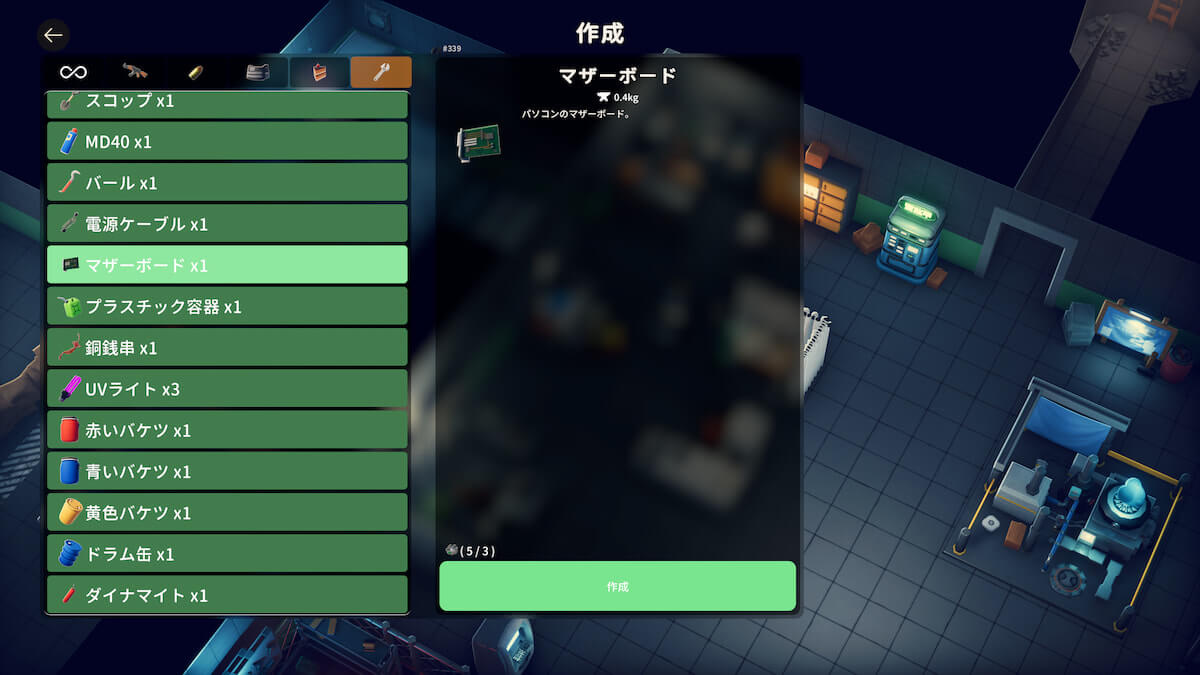Choose the wrench tools tab
1200x675 pixels.
point(381,72)
